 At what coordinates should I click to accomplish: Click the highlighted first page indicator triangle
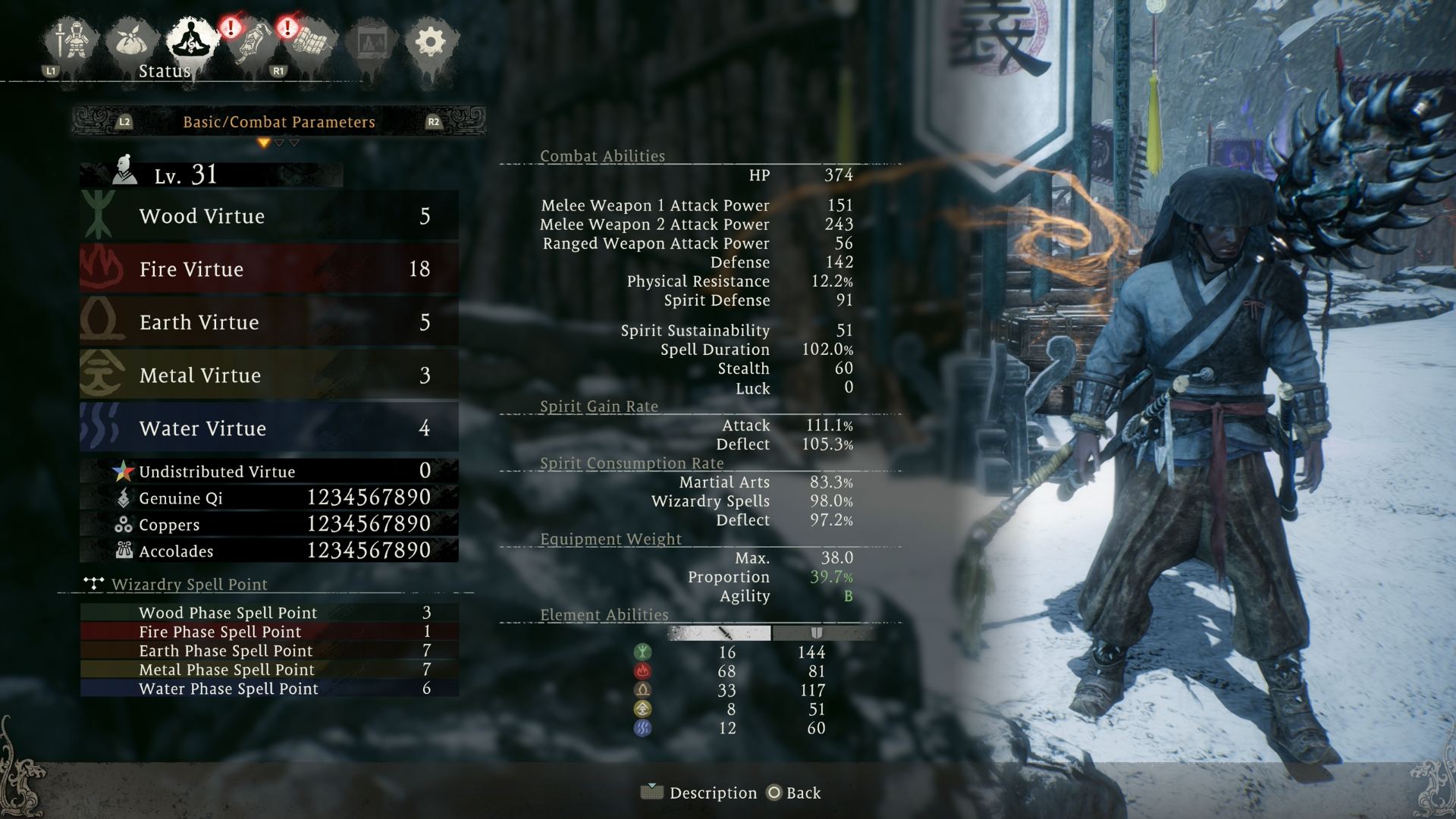263,143
